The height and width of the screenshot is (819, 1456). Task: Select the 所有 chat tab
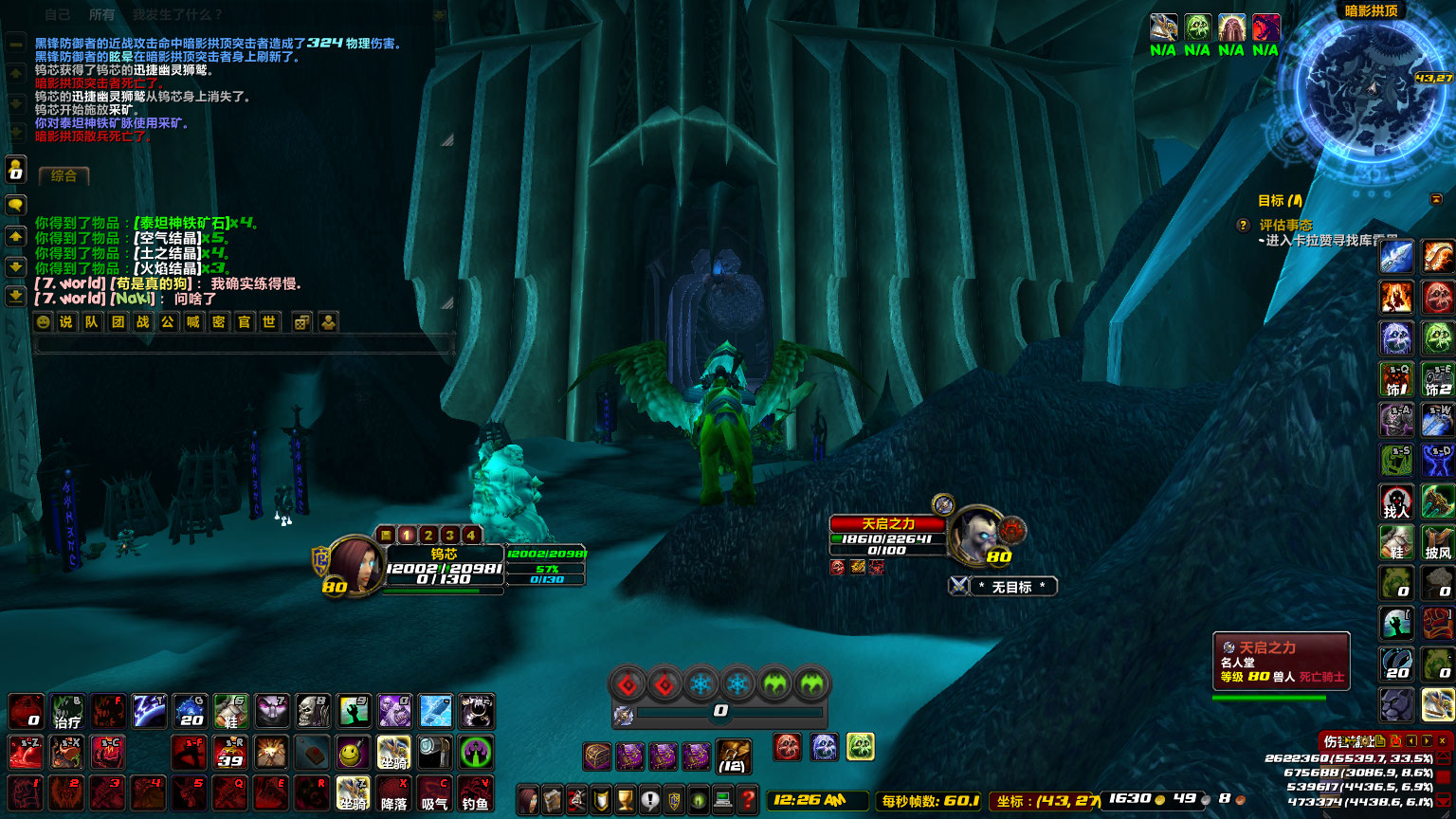coord(101,14)
